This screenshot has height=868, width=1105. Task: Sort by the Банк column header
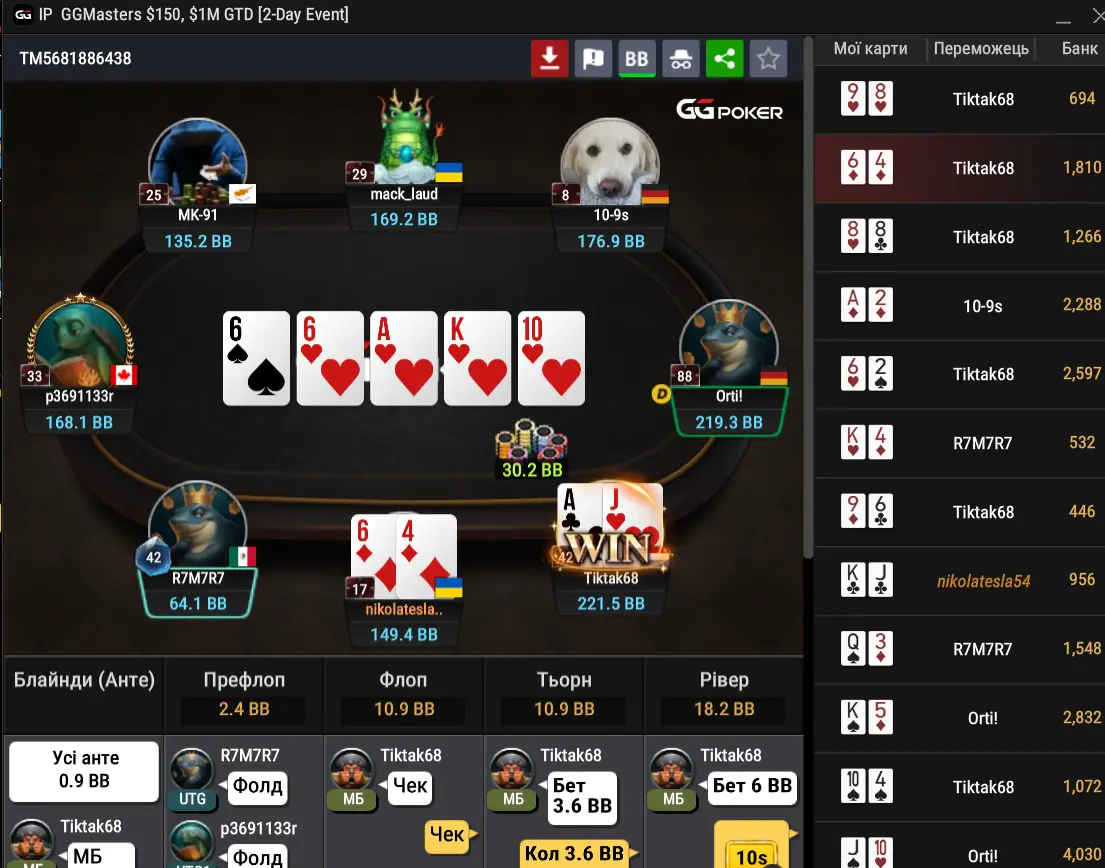click(1079, 49)
